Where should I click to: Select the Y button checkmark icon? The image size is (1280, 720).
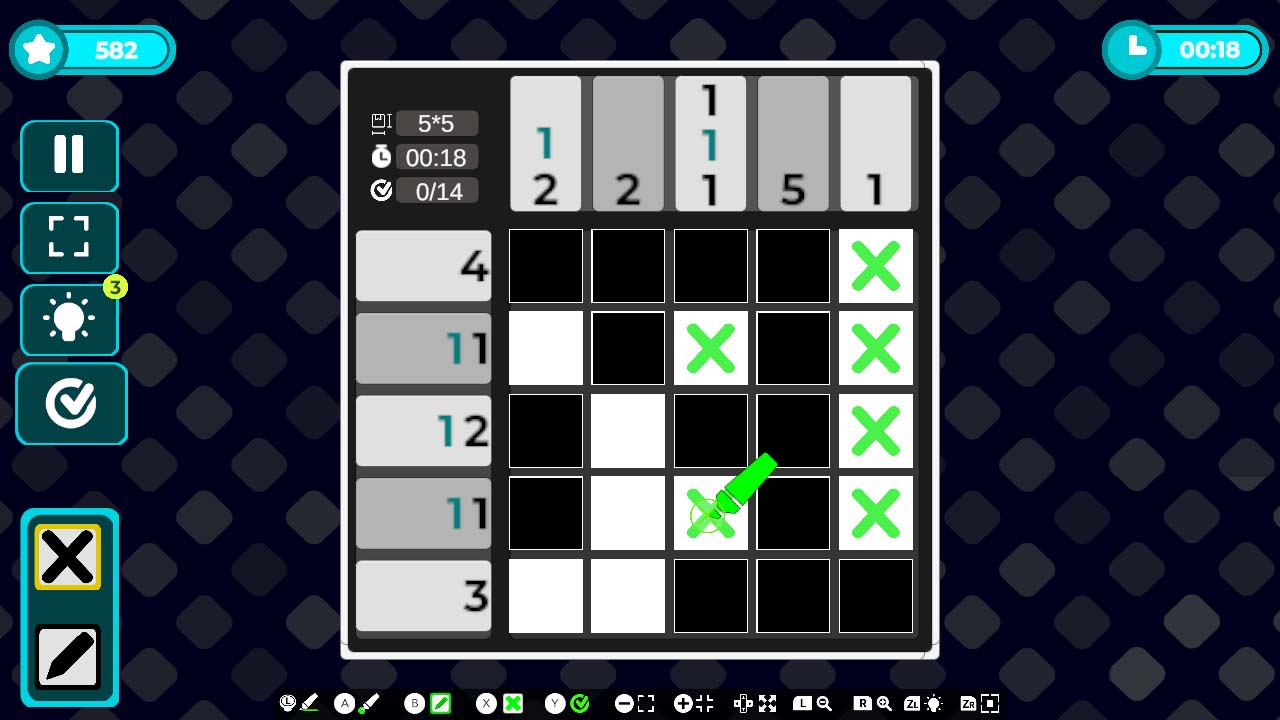(x=580, y=703)
